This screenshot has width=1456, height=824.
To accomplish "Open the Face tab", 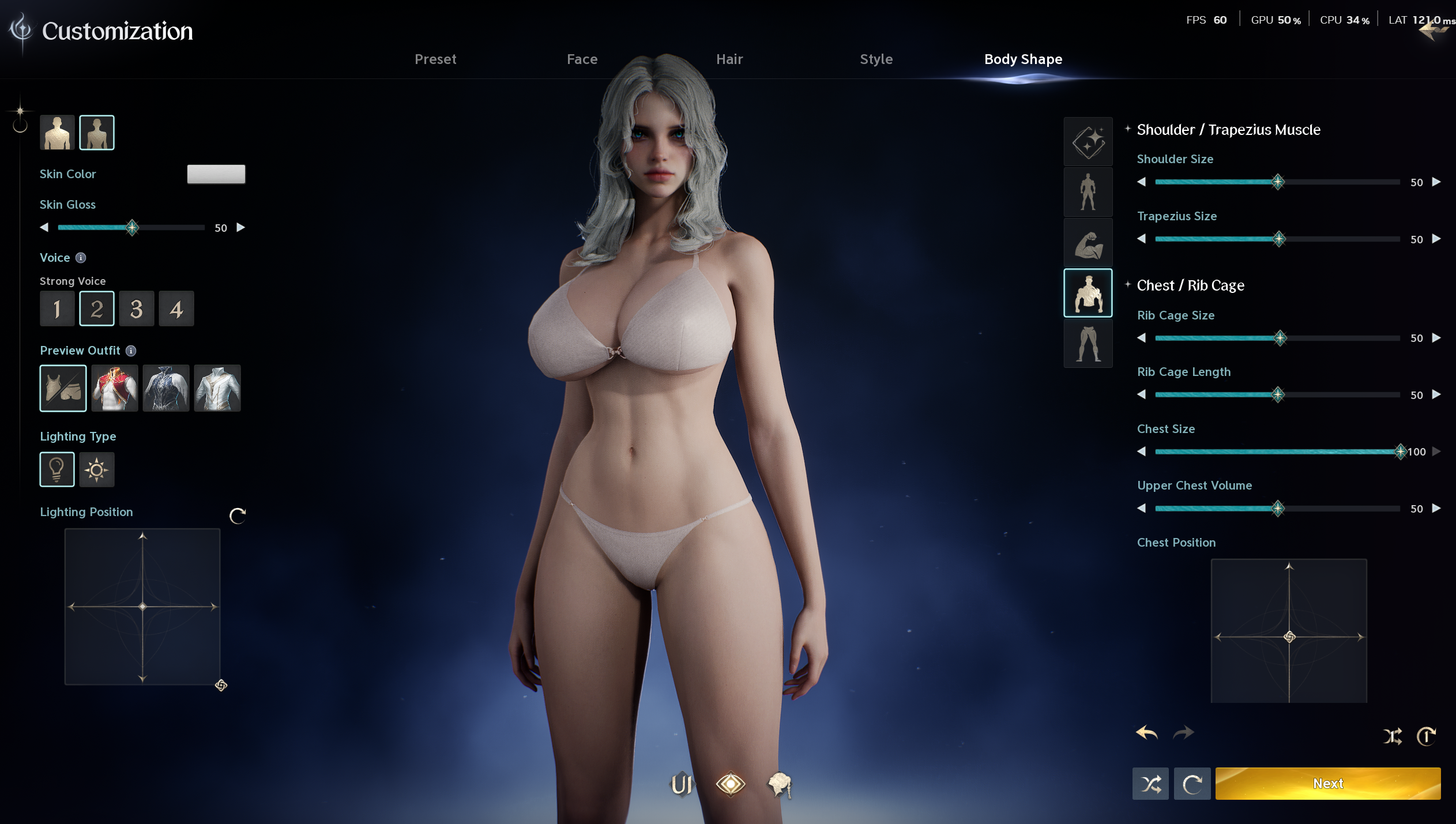I will pyautogui.click(x=582, y=59).
